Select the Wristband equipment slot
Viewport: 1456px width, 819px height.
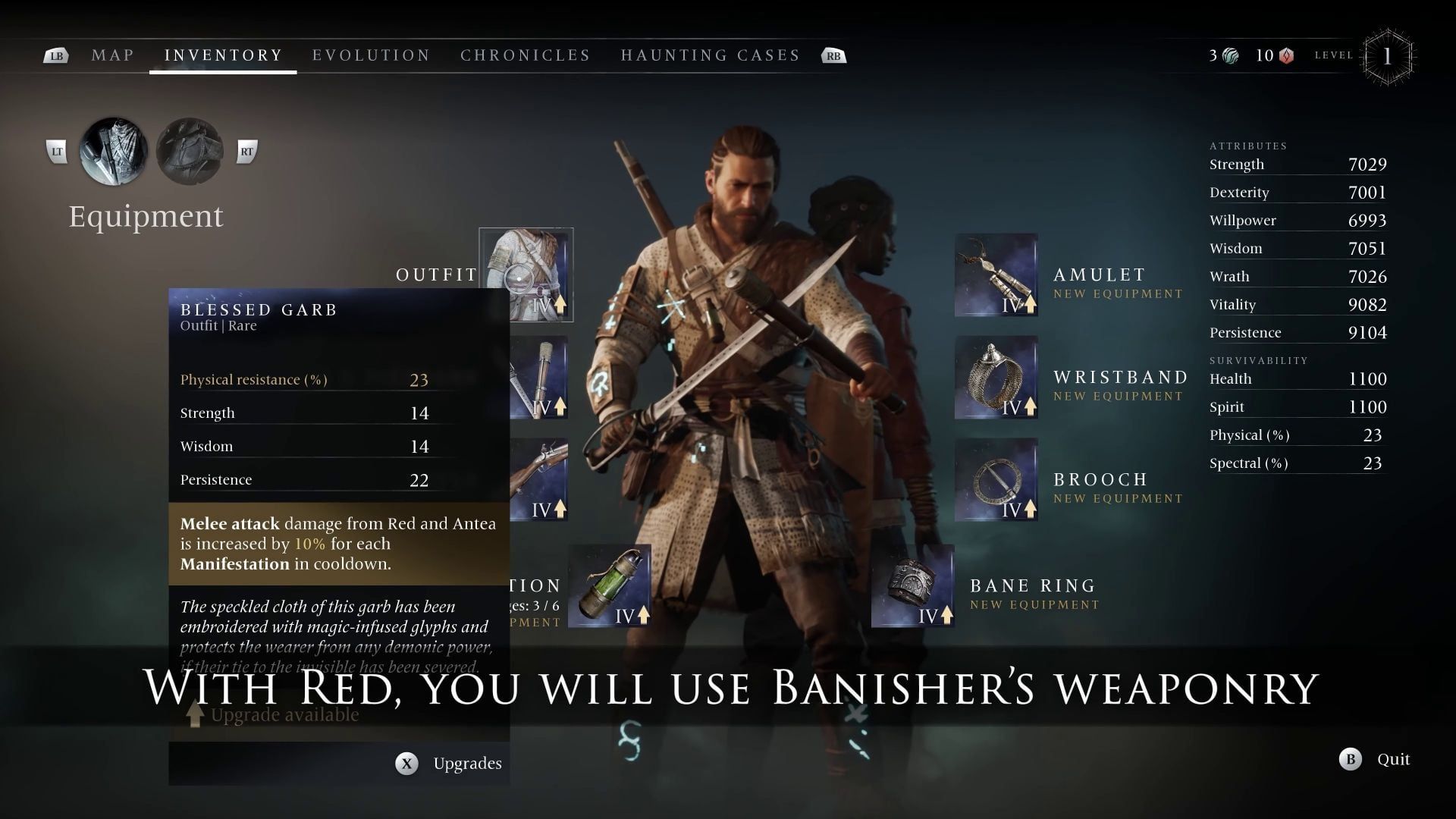(995, 377)
